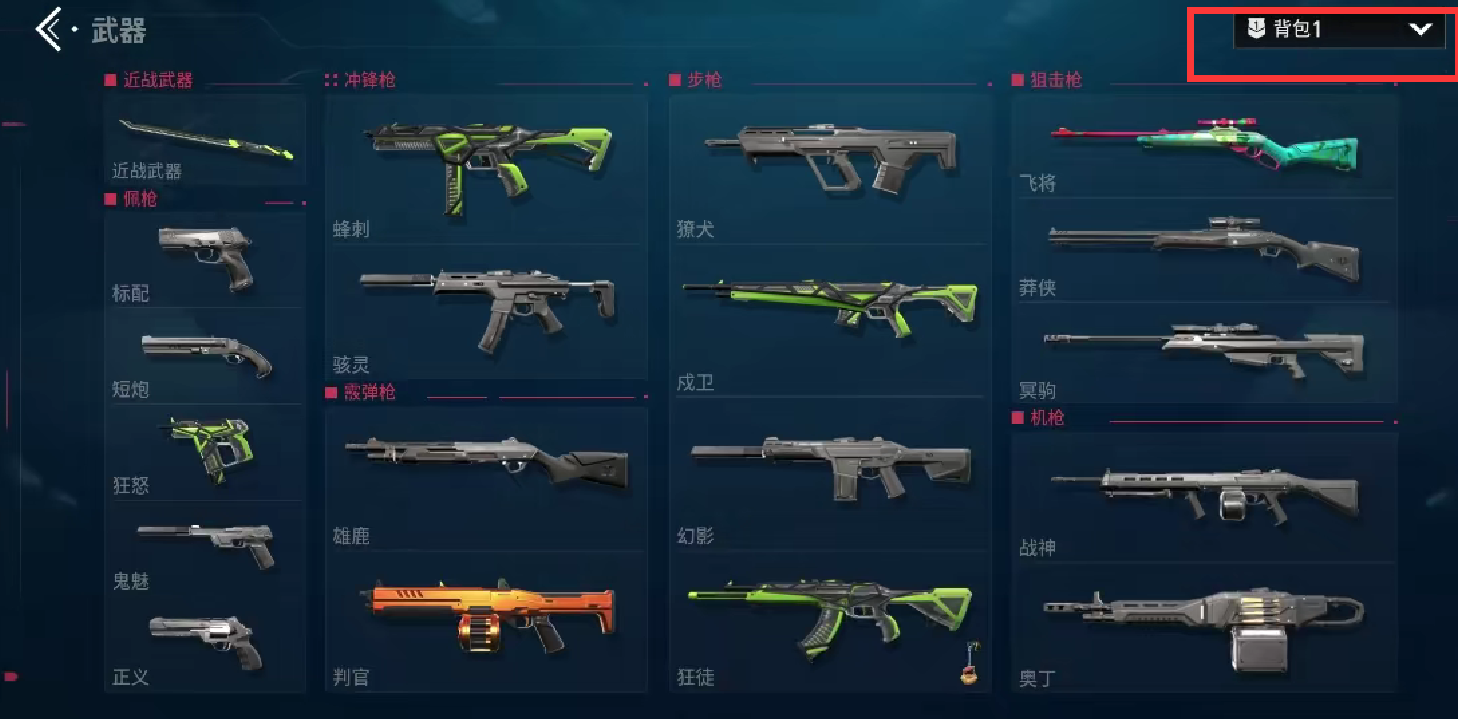This screenshot has width=1458, height=719.
Task: Select the 正义 revolver slot
Action: click(205, 643)
